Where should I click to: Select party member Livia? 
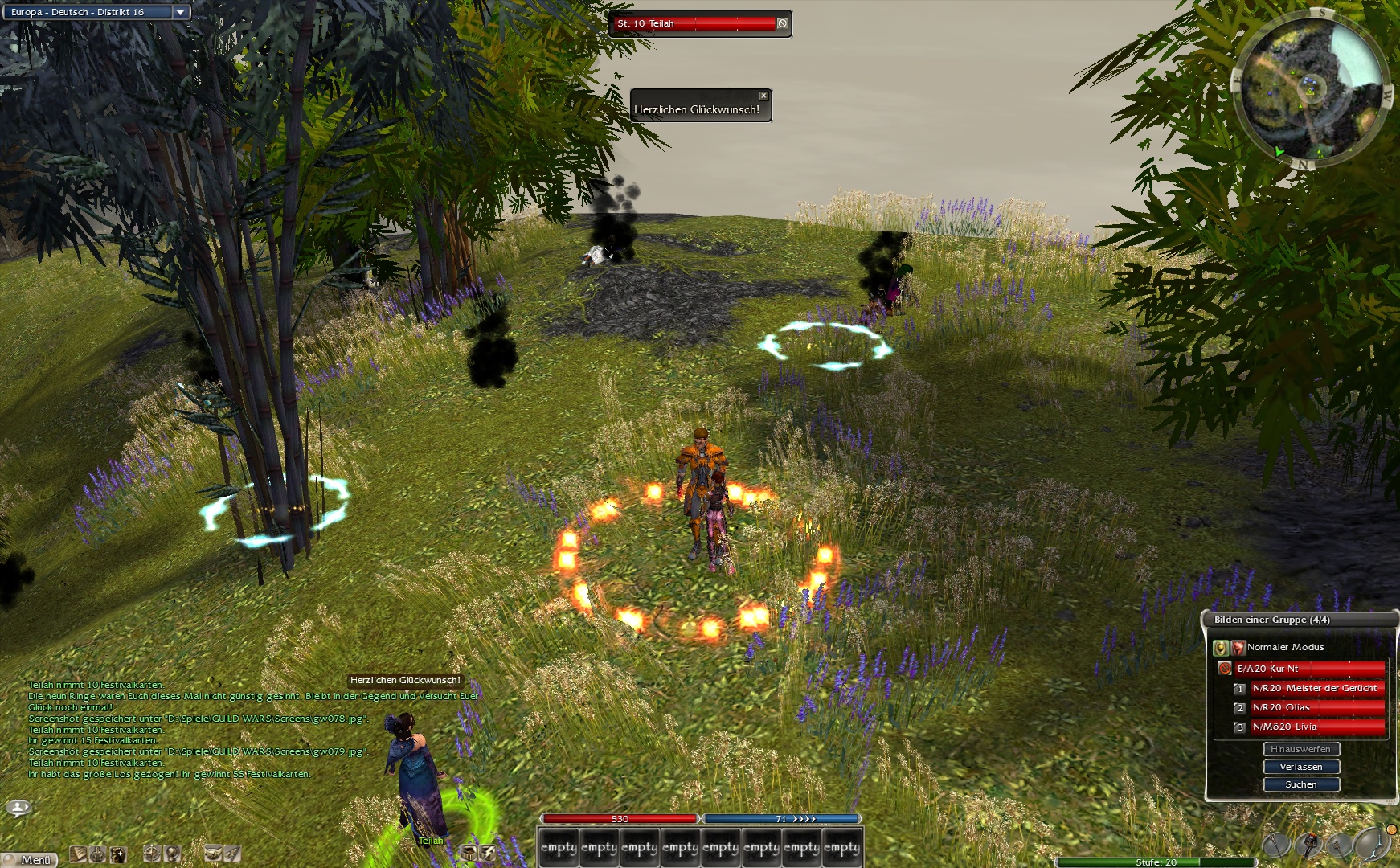[1316, 727]
